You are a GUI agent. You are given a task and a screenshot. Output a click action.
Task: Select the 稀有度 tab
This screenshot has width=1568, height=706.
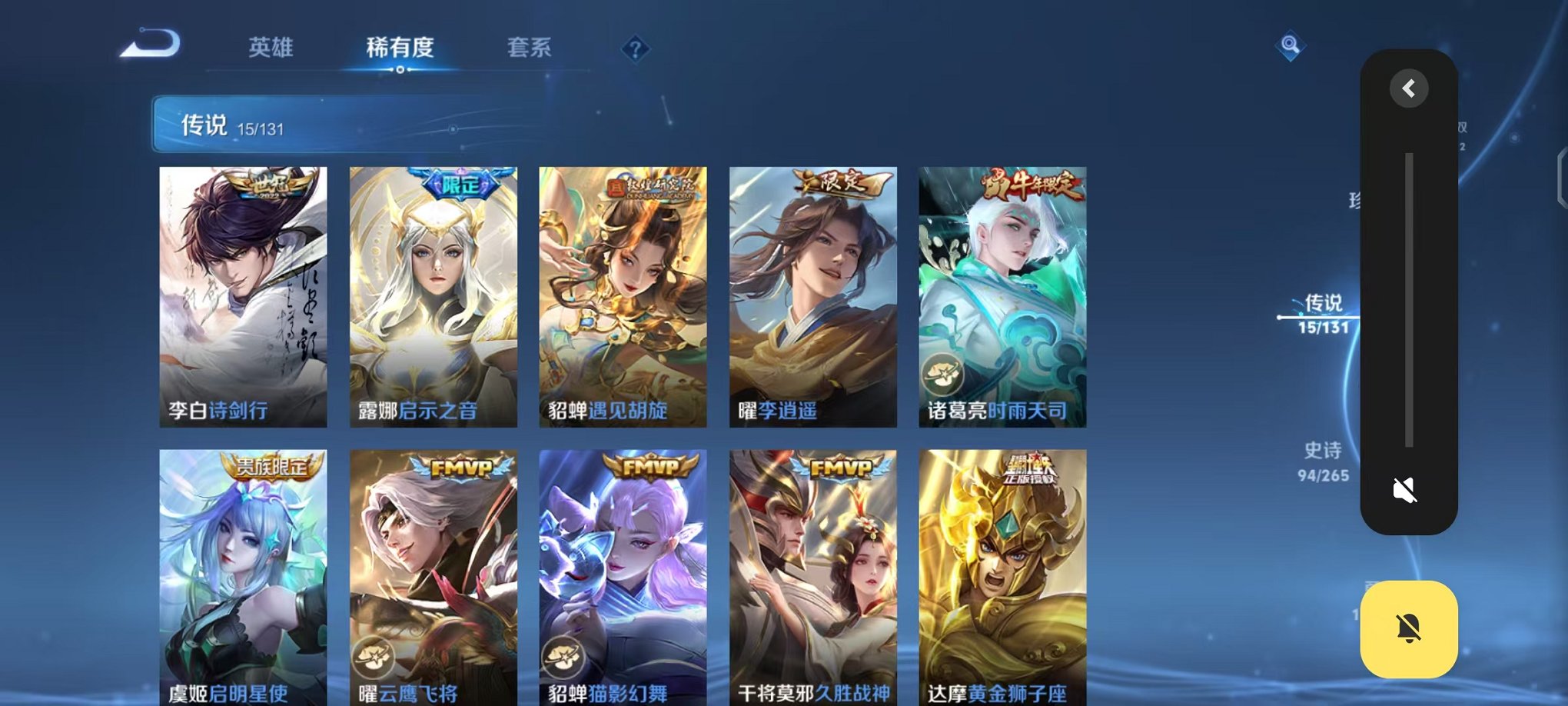click(398, 48)
